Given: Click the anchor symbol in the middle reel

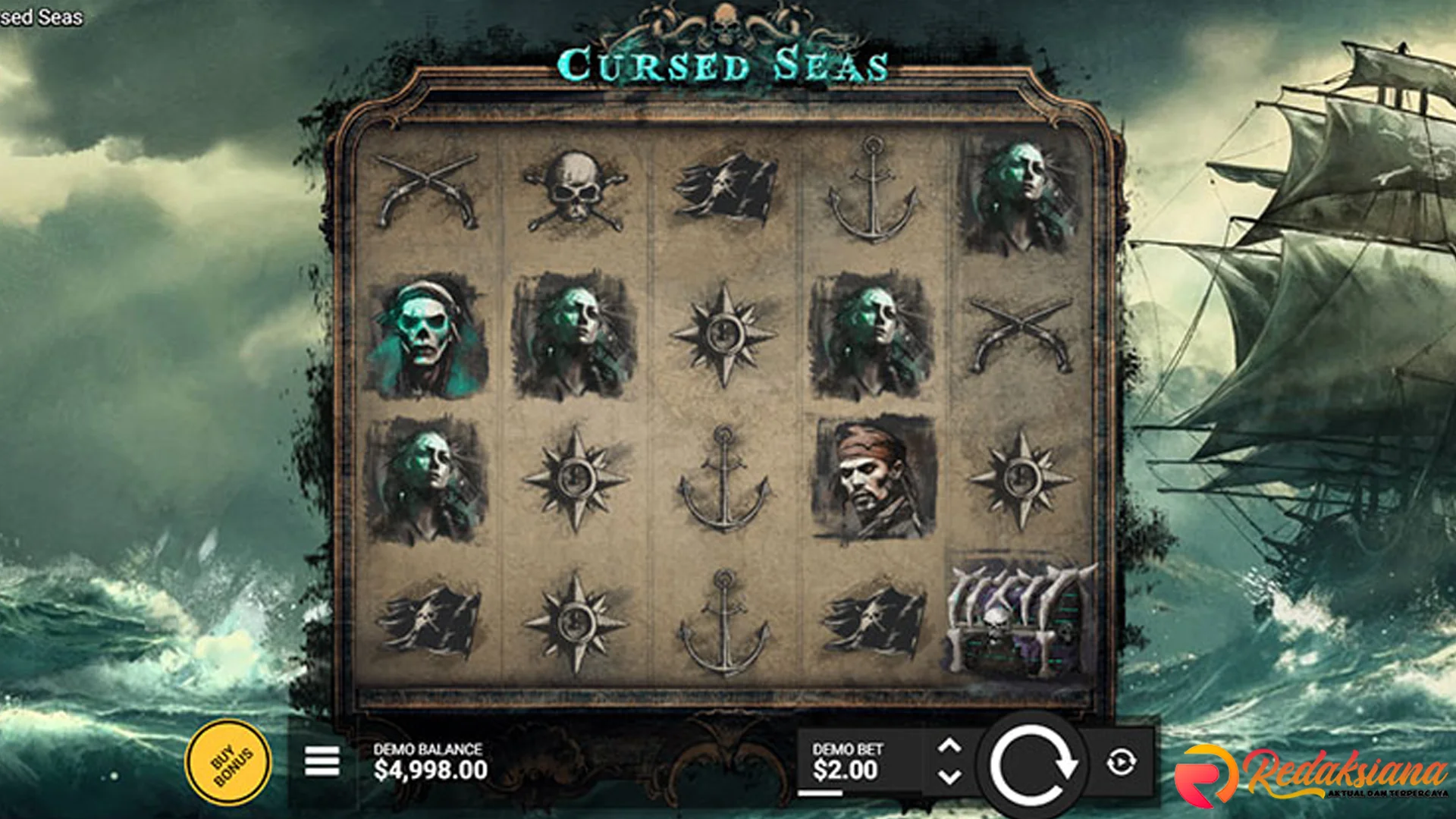Looking at the screenshot, I should [x=724, y=478].
